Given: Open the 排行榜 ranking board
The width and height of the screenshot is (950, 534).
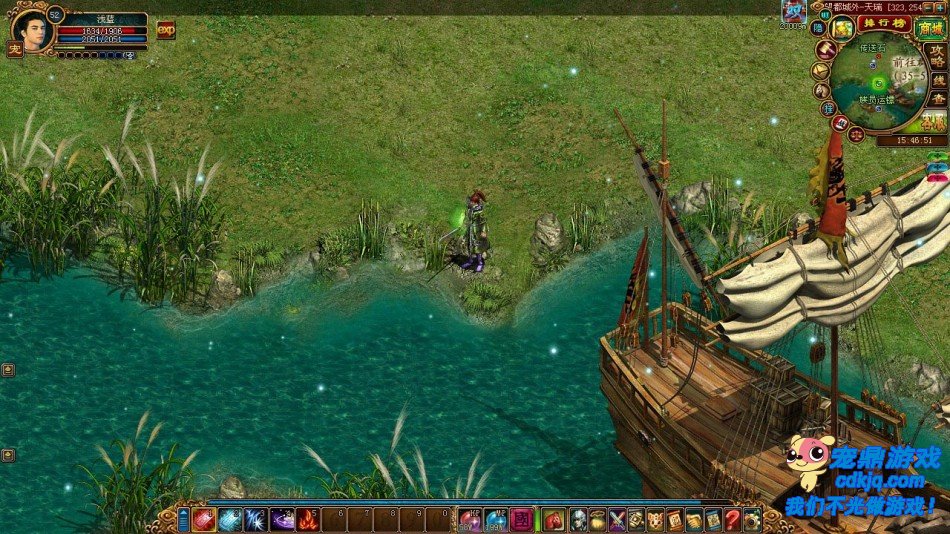Looking at the screenshot, I should [x=885, y=23].
